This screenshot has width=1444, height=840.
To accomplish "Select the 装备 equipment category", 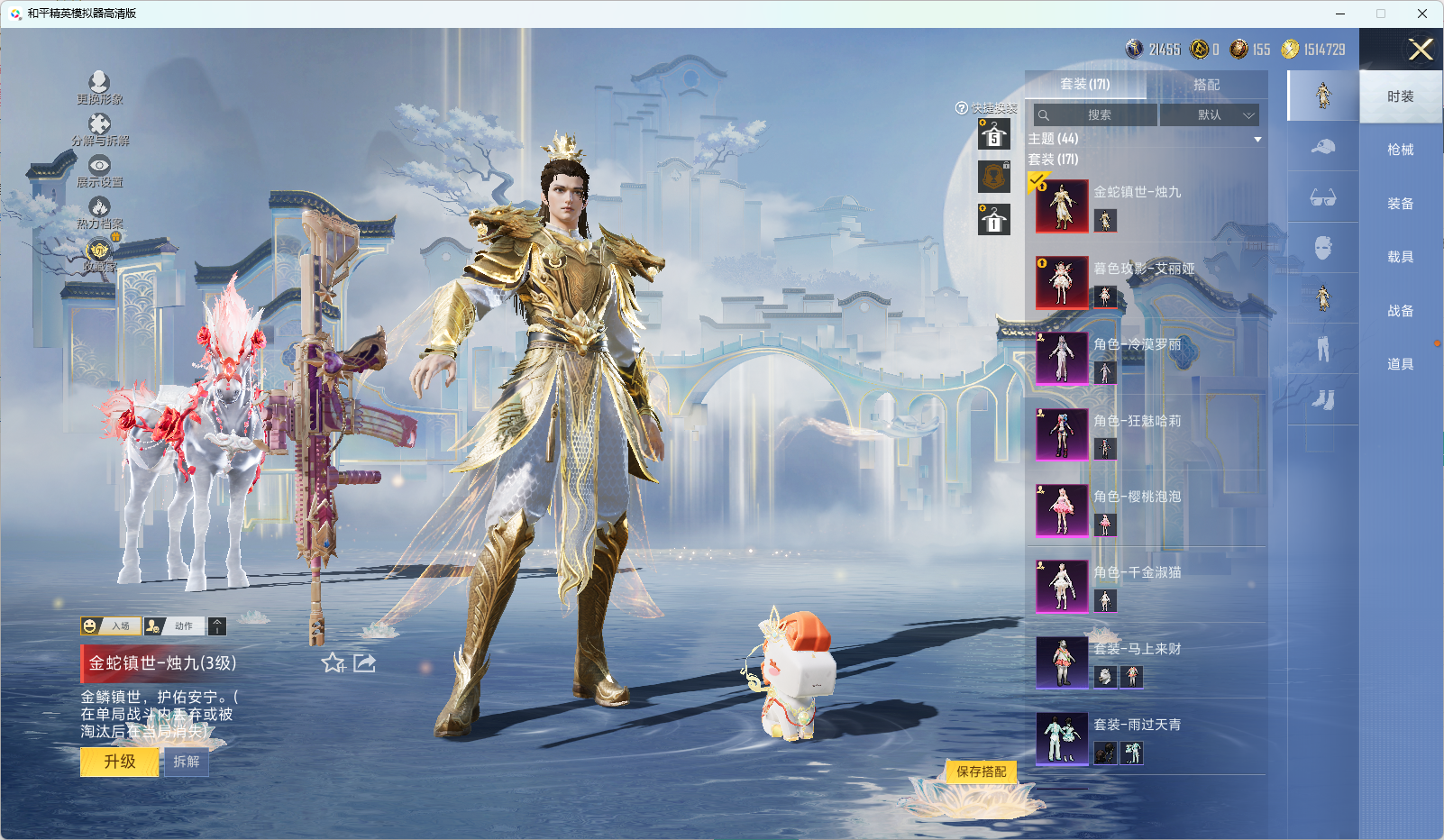I will click(x=1400, y=204).
